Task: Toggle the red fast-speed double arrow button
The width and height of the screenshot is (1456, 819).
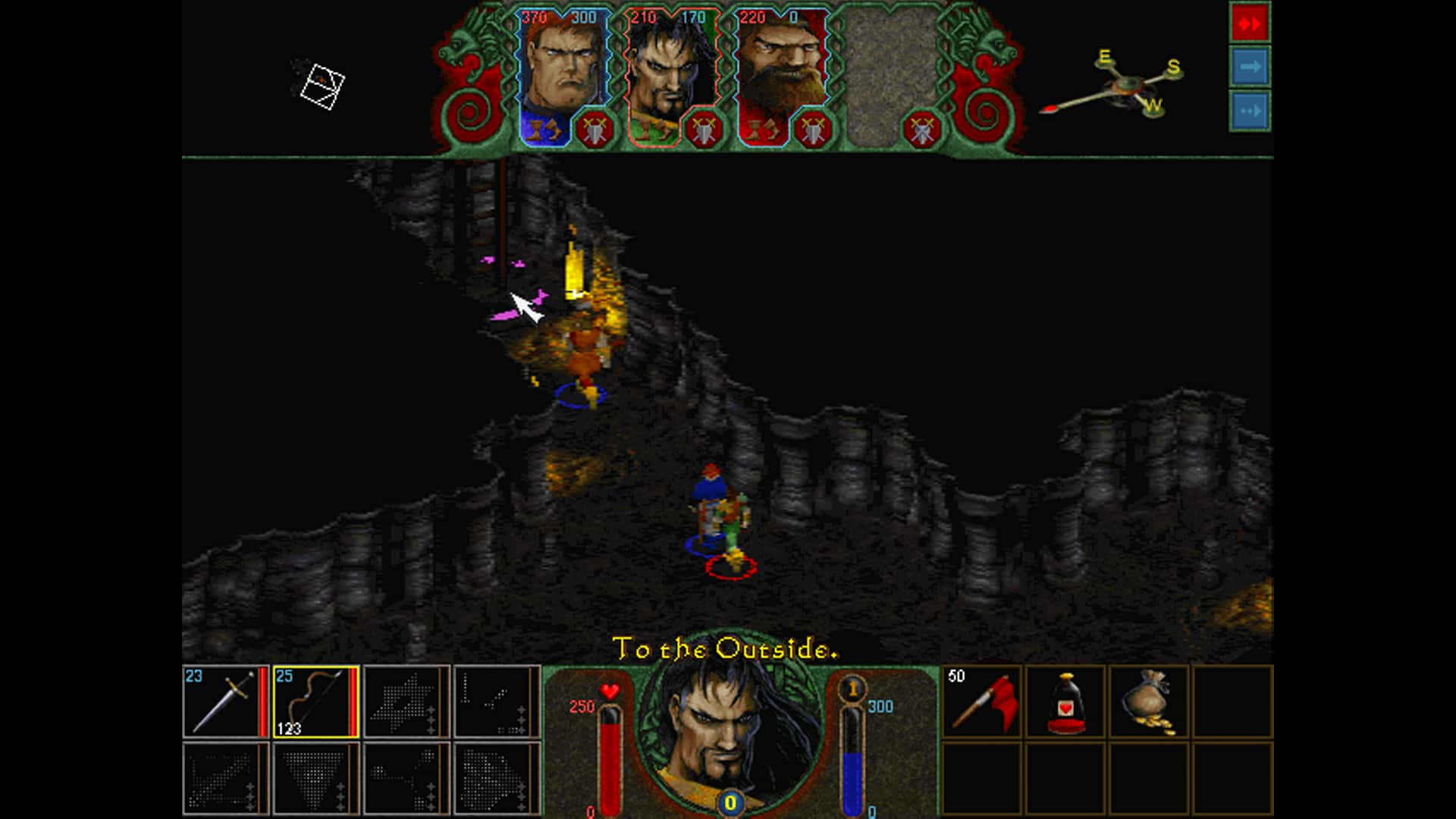Action: coord(1249,23)
